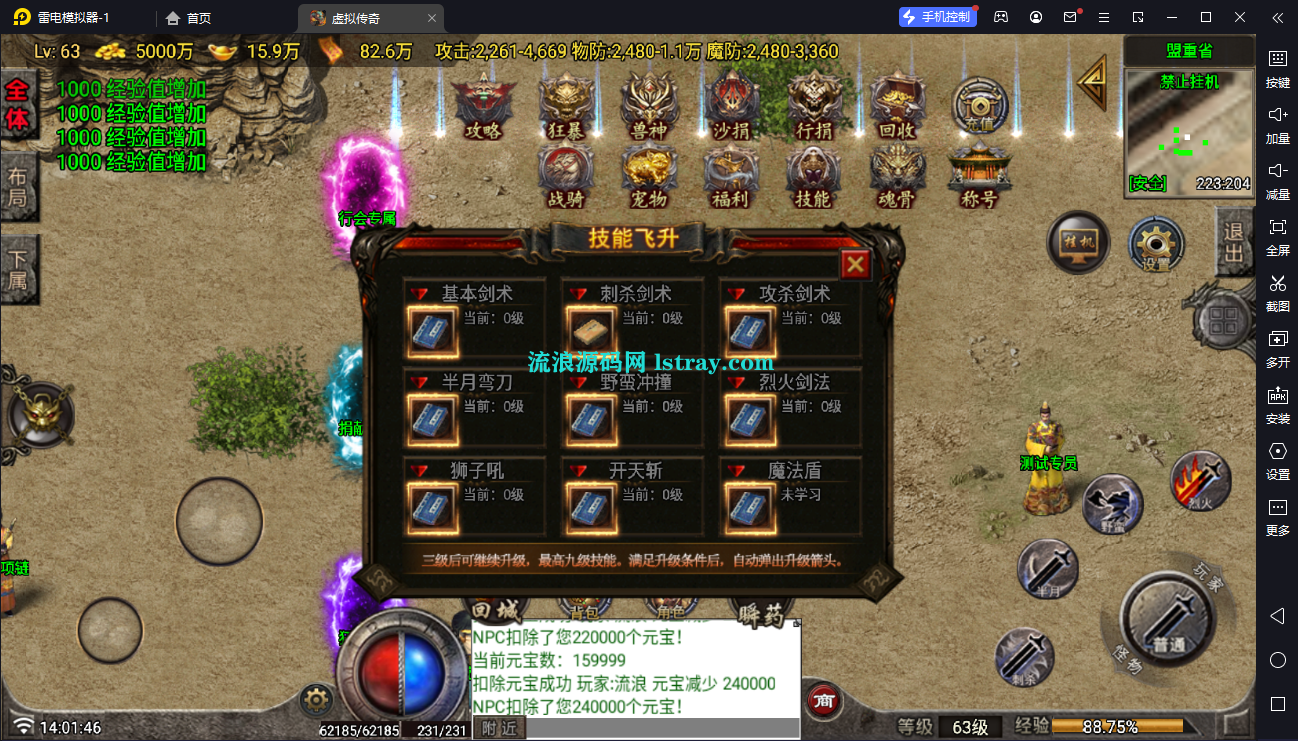Open the 福利 welfare menu
Image resolution: width=1298 pixels, height=741 pixels.
tap(731, 176)
